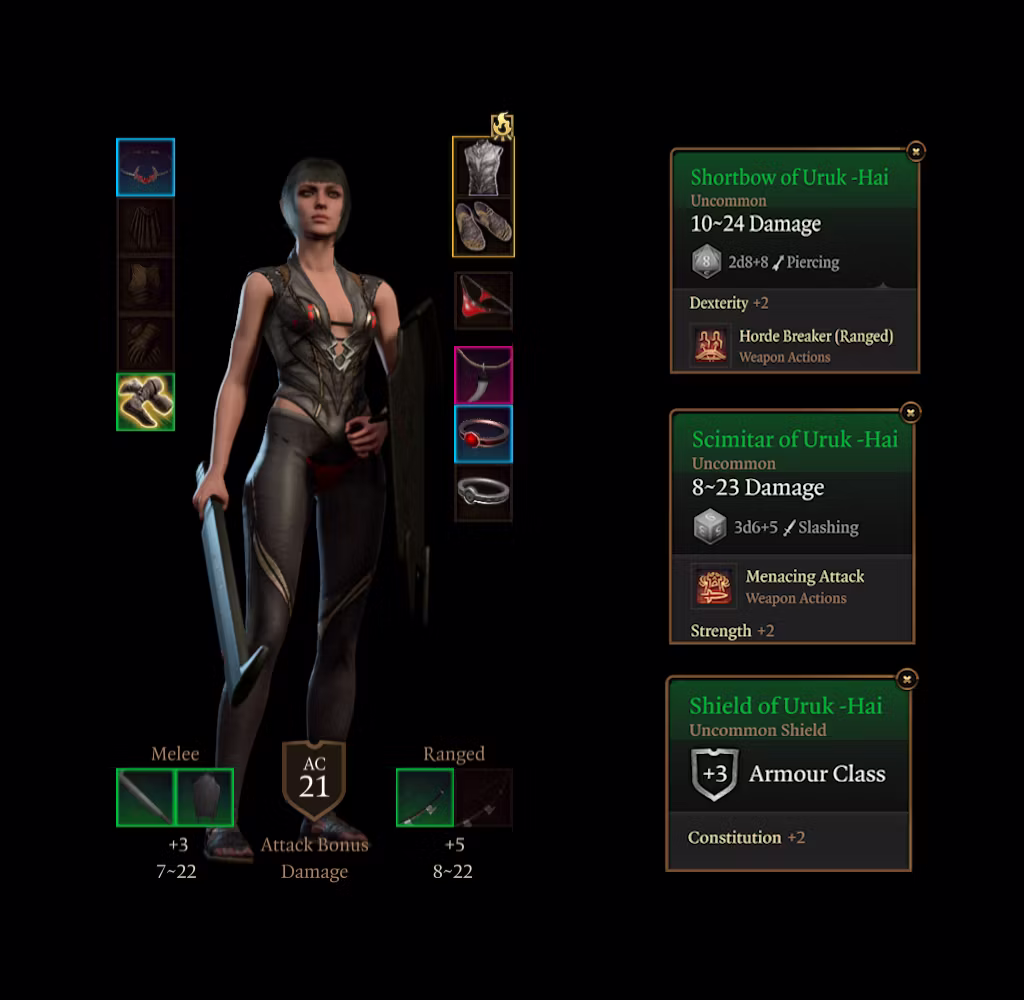This screenshot has height=1000, width=1024.
Task: Select the red underwear slot
Action: tap(483, 300)
